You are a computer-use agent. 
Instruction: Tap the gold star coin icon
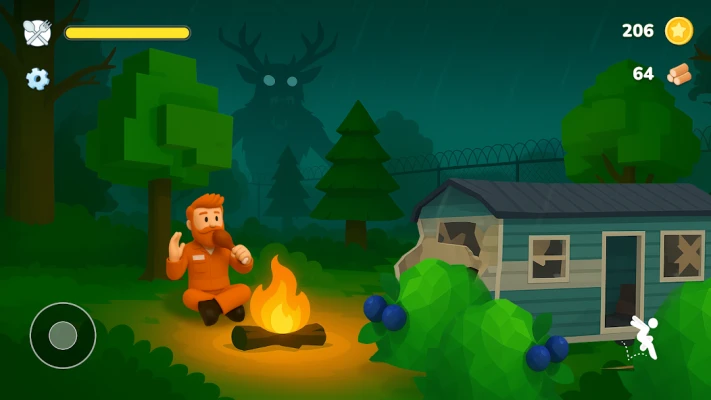pyautogui.click(x=679, y=31)
